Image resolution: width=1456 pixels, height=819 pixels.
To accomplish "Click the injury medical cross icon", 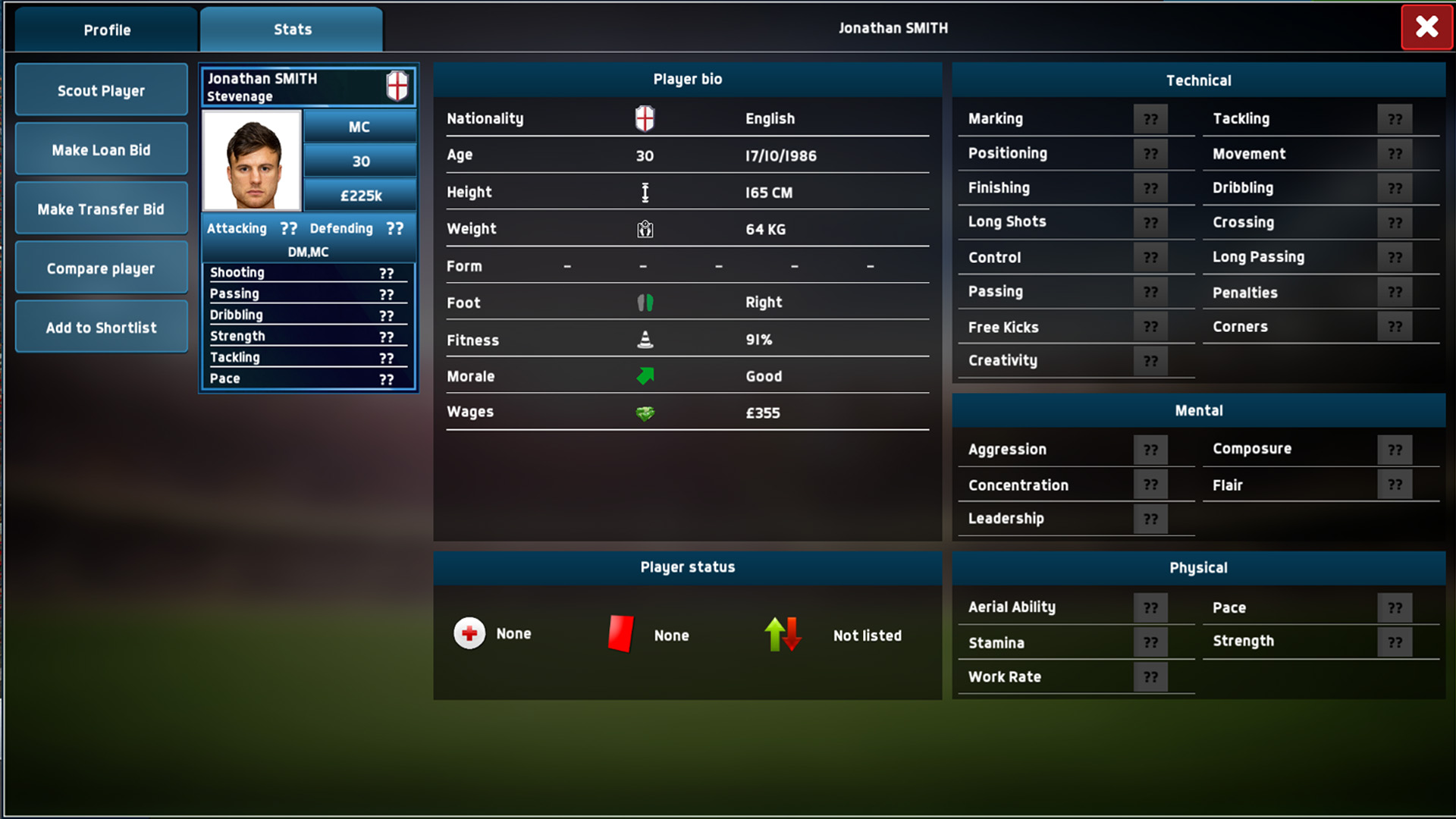I will pos(469,633).
